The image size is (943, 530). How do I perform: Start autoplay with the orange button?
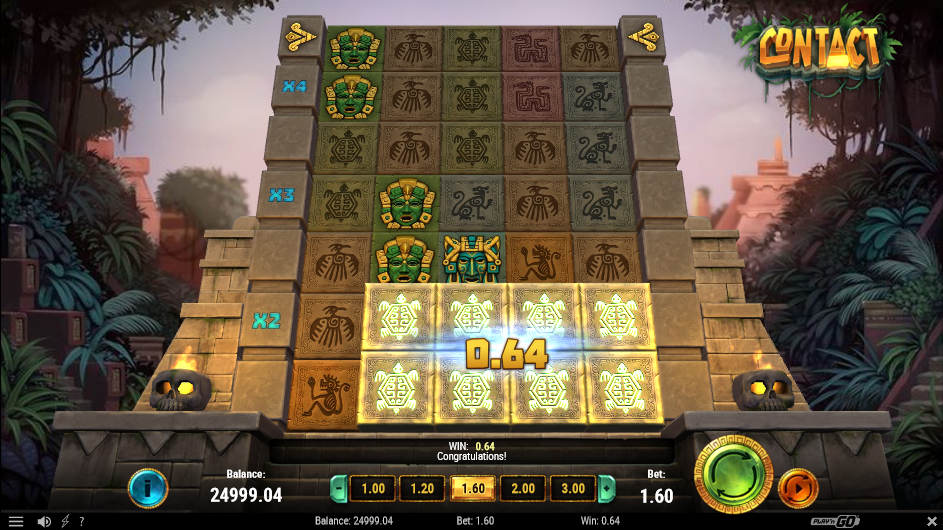797,488
